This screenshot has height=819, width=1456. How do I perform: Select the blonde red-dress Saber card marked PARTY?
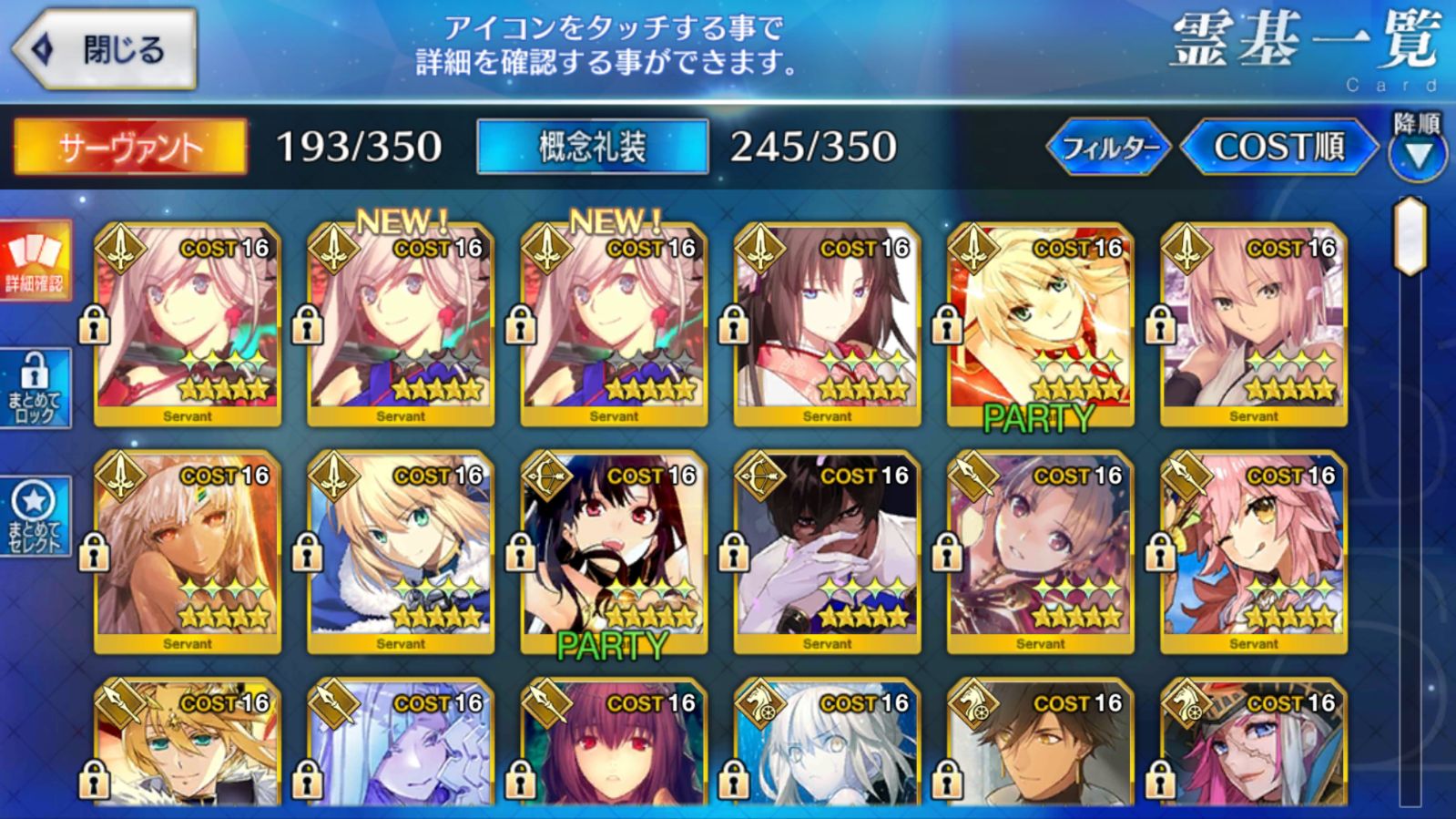click(1040, 325)
